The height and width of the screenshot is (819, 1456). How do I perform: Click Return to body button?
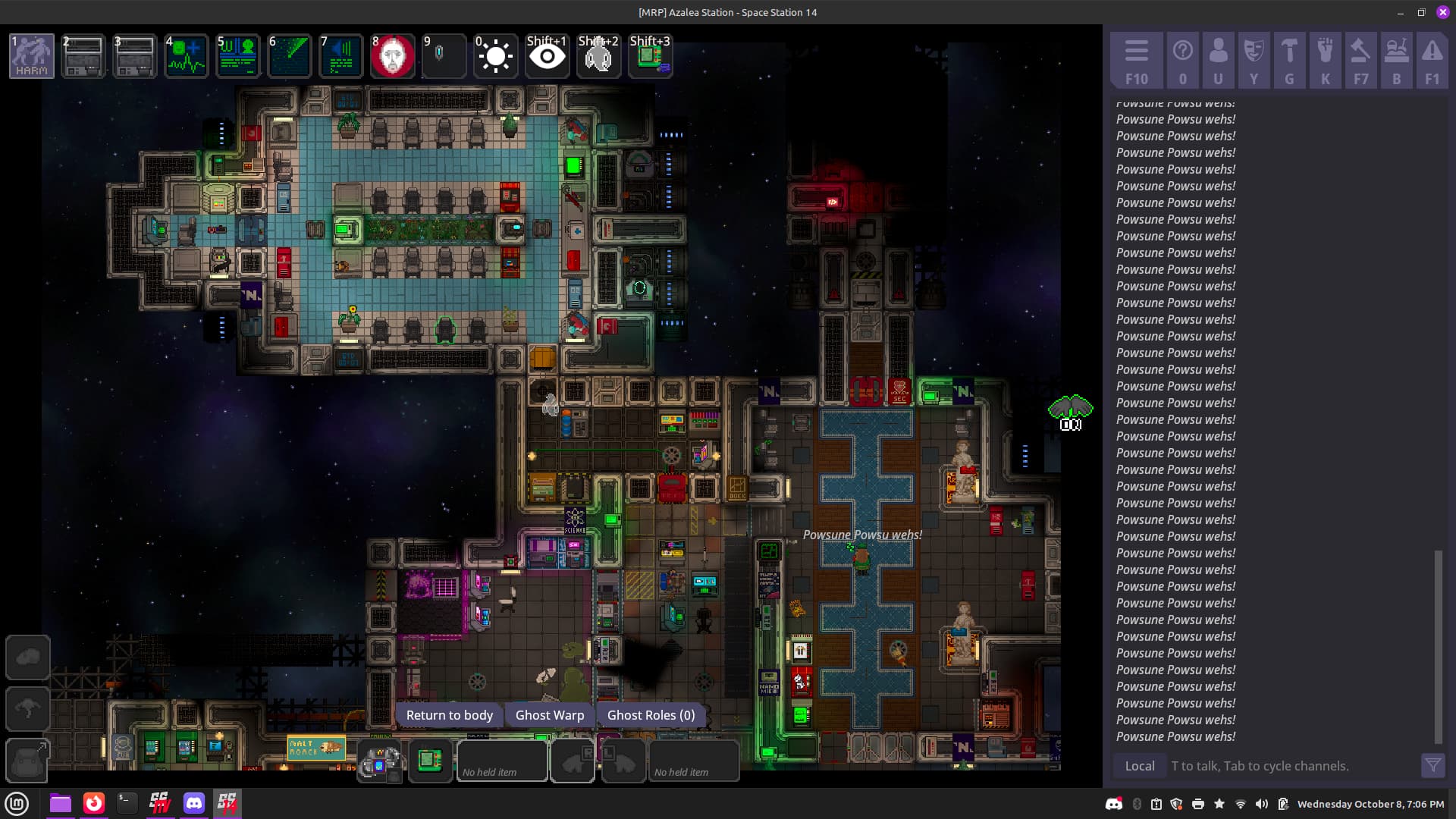coord(449,715)
